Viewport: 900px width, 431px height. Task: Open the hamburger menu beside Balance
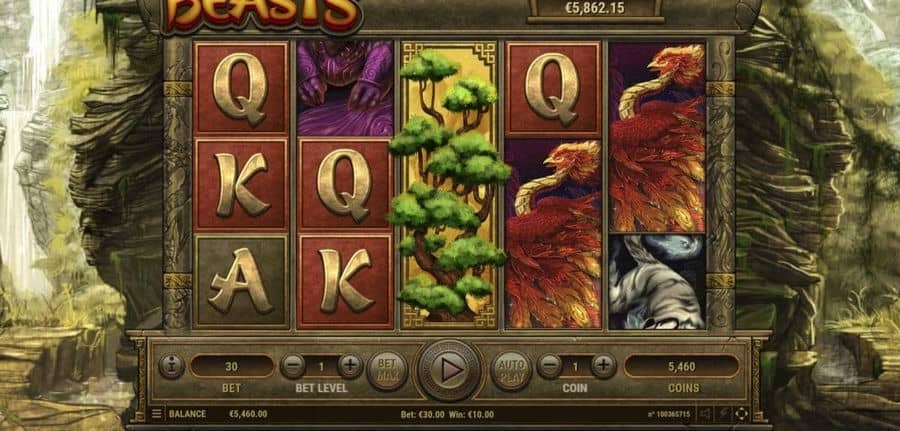[157, 413]
